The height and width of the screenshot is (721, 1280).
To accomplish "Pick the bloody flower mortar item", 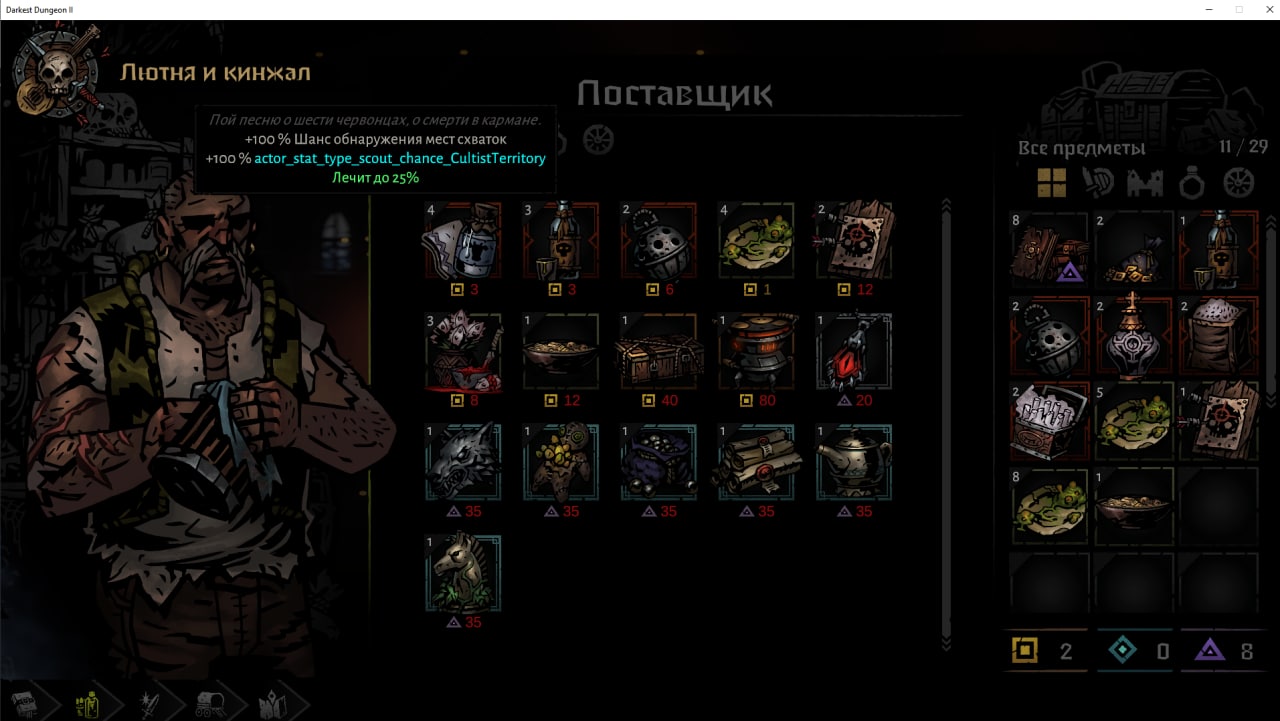I will [x=462, y=352].
